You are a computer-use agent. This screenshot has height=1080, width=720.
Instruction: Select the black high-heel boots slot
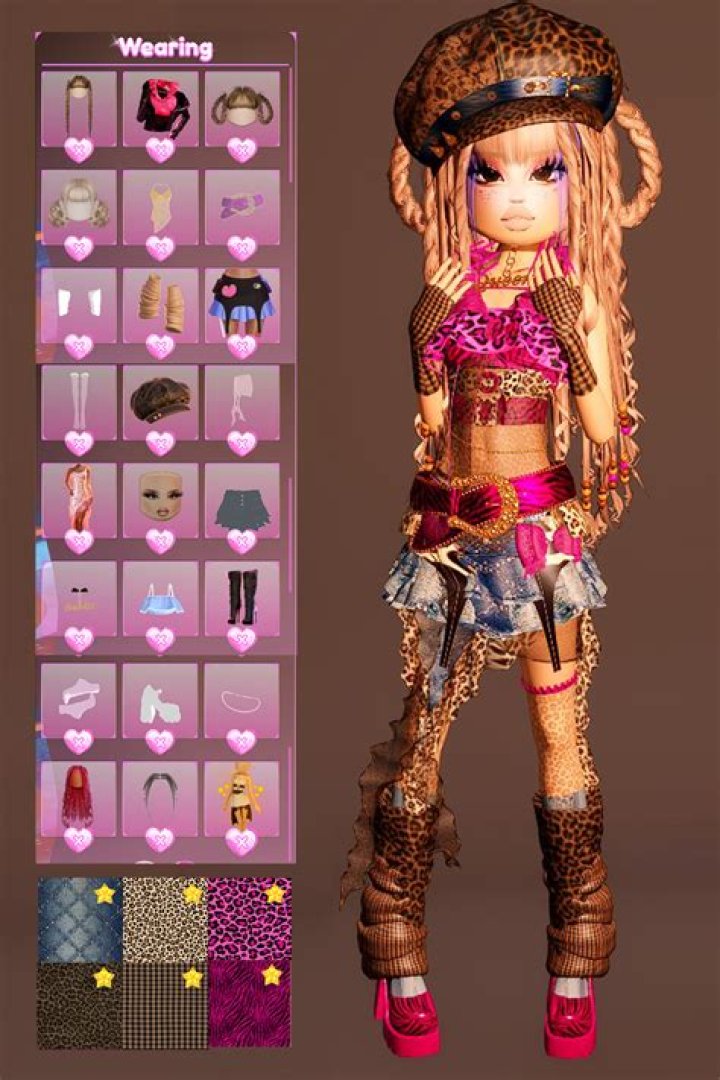241,598
